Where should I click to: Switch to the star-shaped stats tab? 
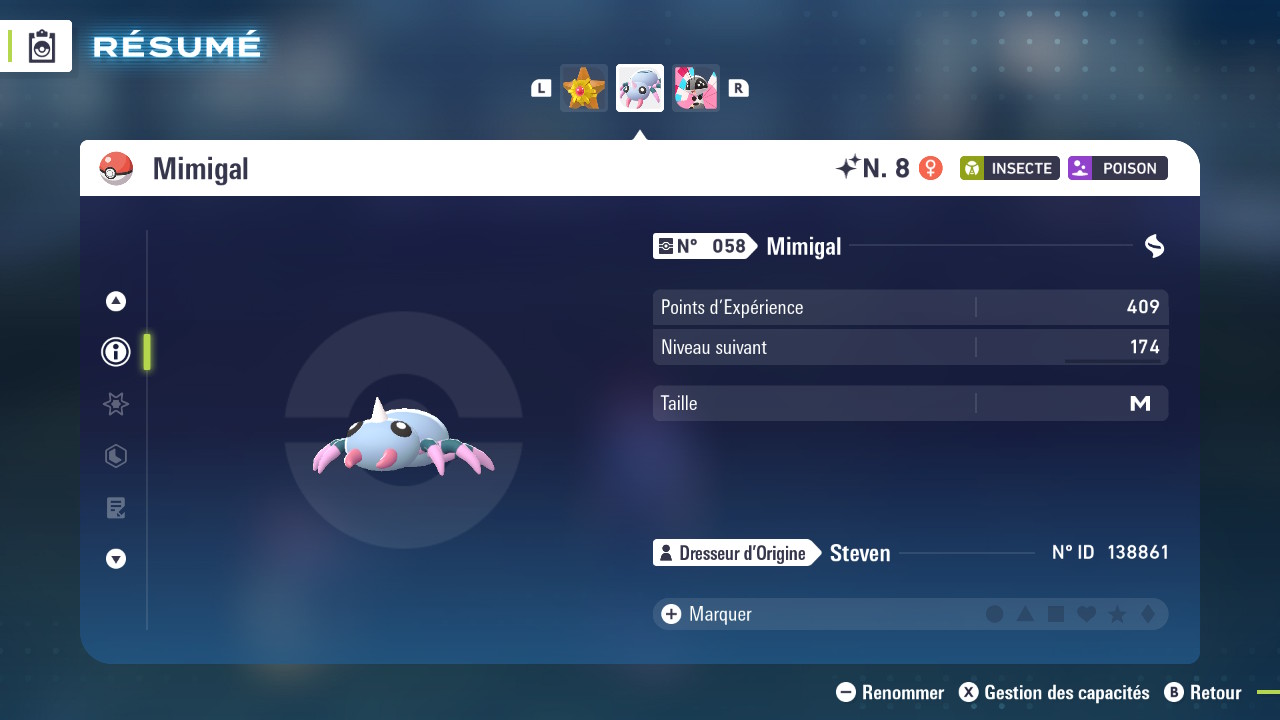click(116, 404)
